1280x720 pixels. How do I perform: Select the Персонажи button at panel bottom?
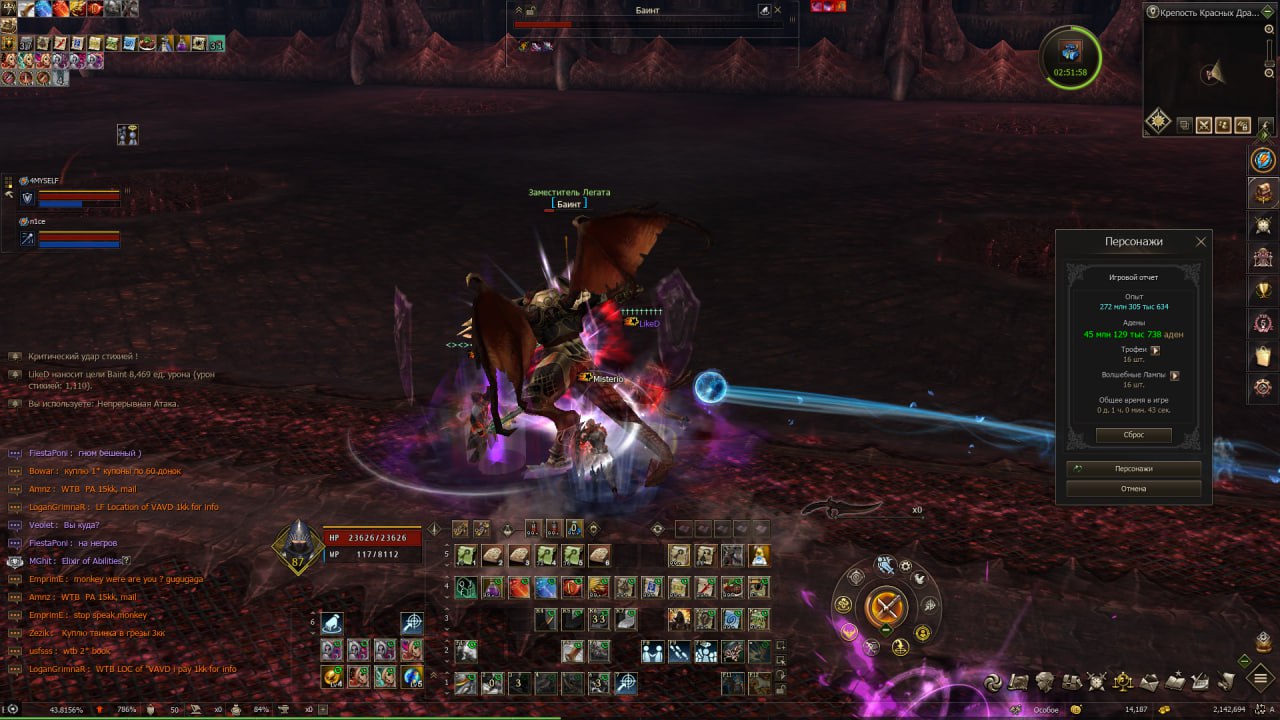1133,468
